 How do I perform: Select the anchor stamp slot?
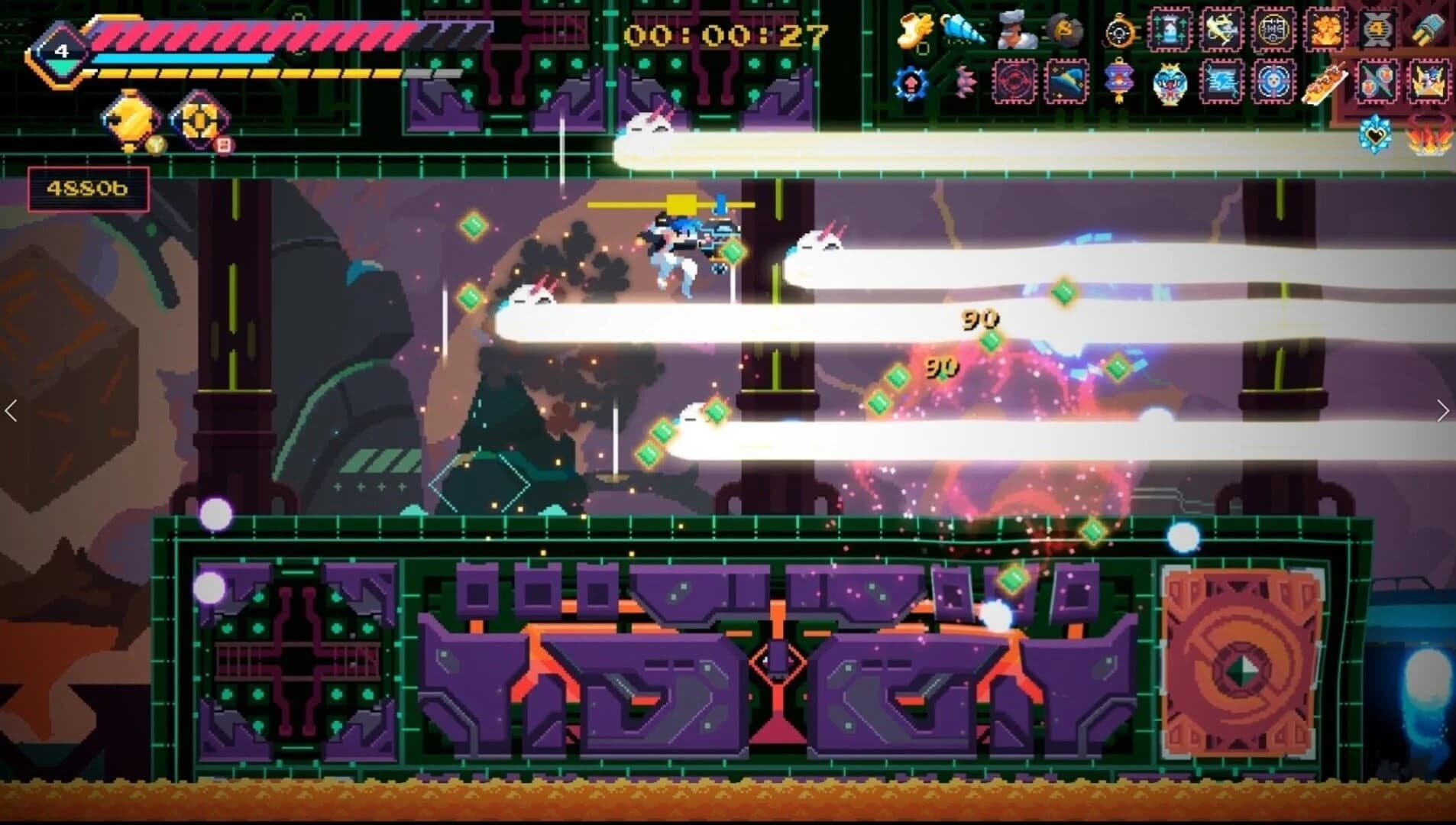point(1219,31)
